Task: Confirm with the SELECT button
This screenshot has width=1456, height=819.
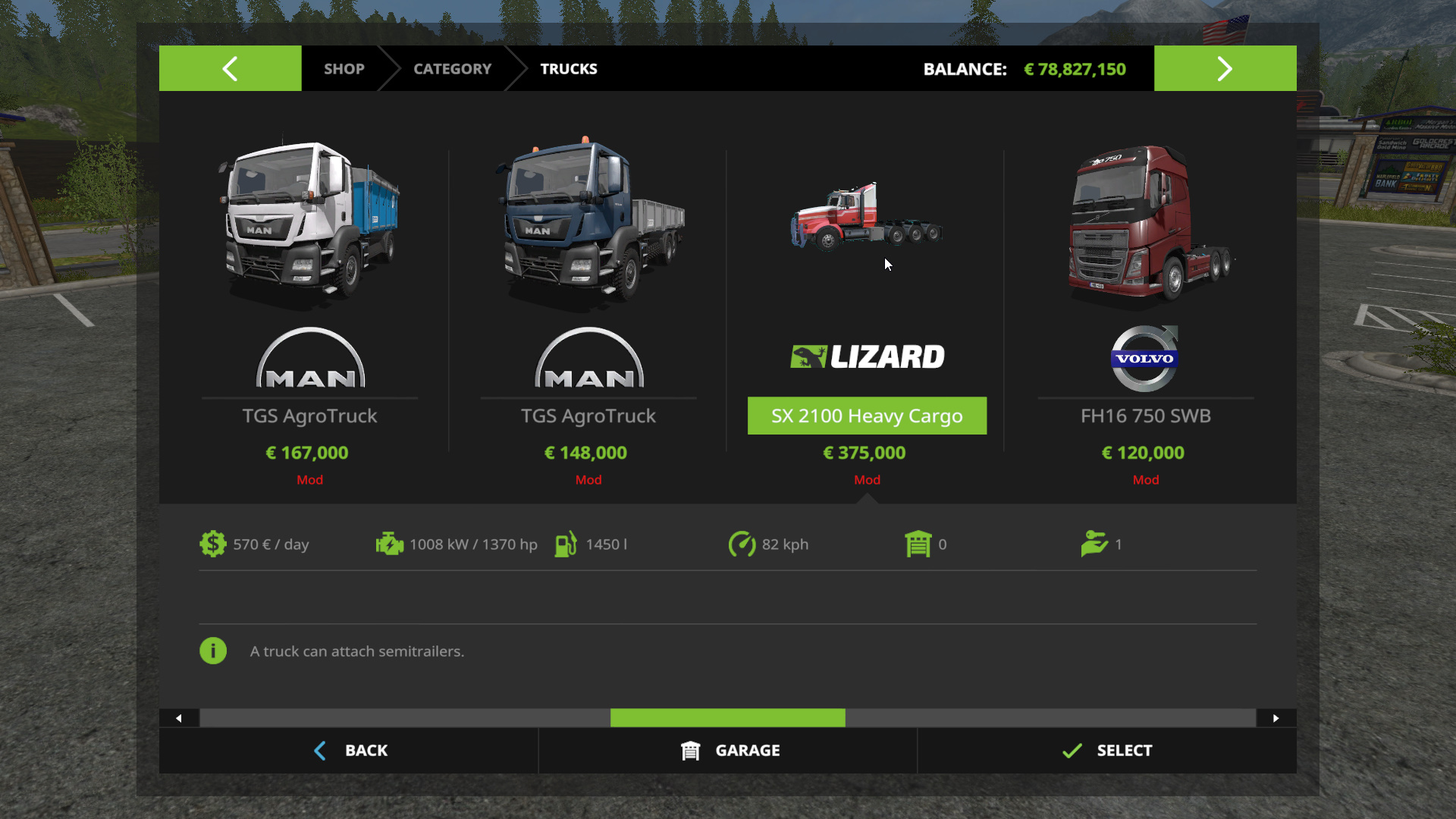Action: 1106,751
